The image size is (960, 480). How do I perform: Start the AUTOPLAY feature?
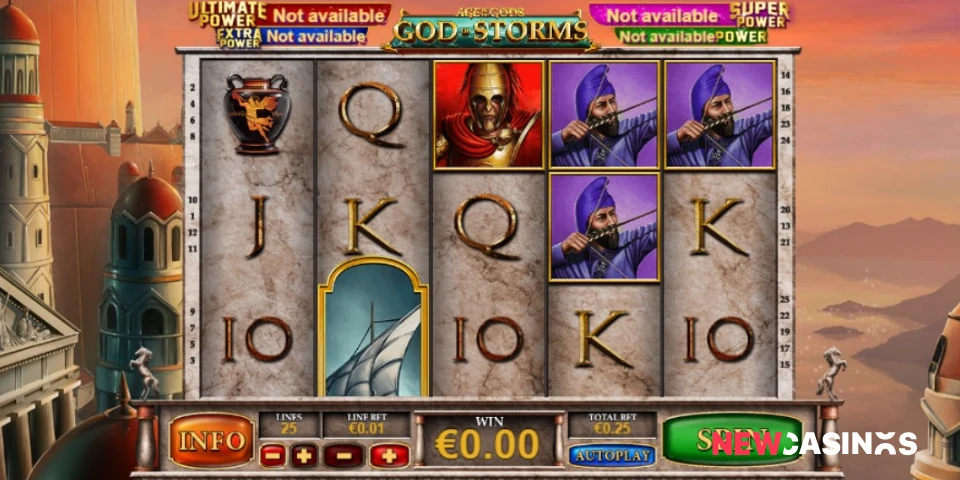[x=612, y=455]
